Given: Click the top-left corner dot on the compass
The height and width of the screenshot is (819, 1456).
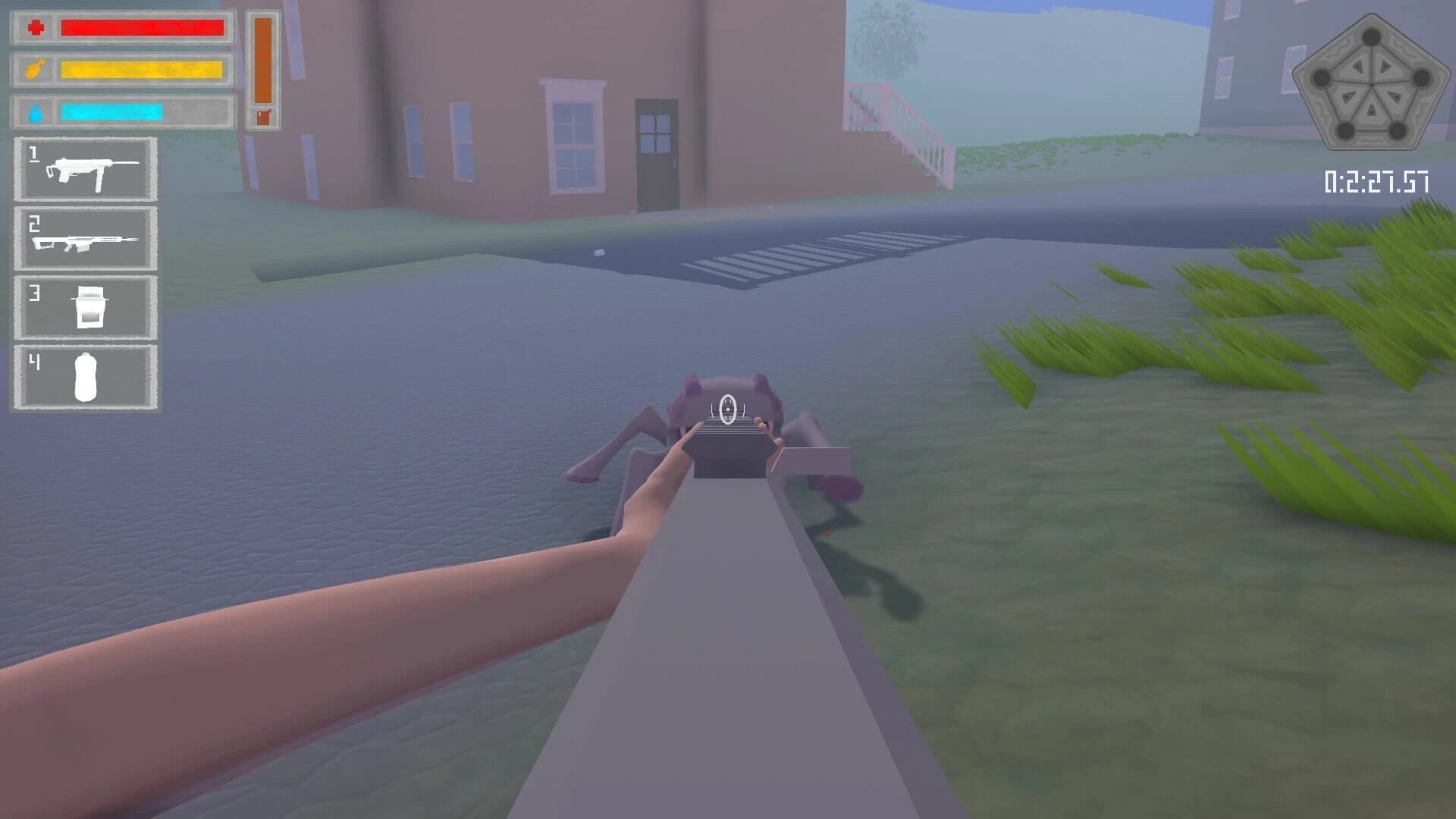Looking at the screenshot, I should (x=1322, y=78).
